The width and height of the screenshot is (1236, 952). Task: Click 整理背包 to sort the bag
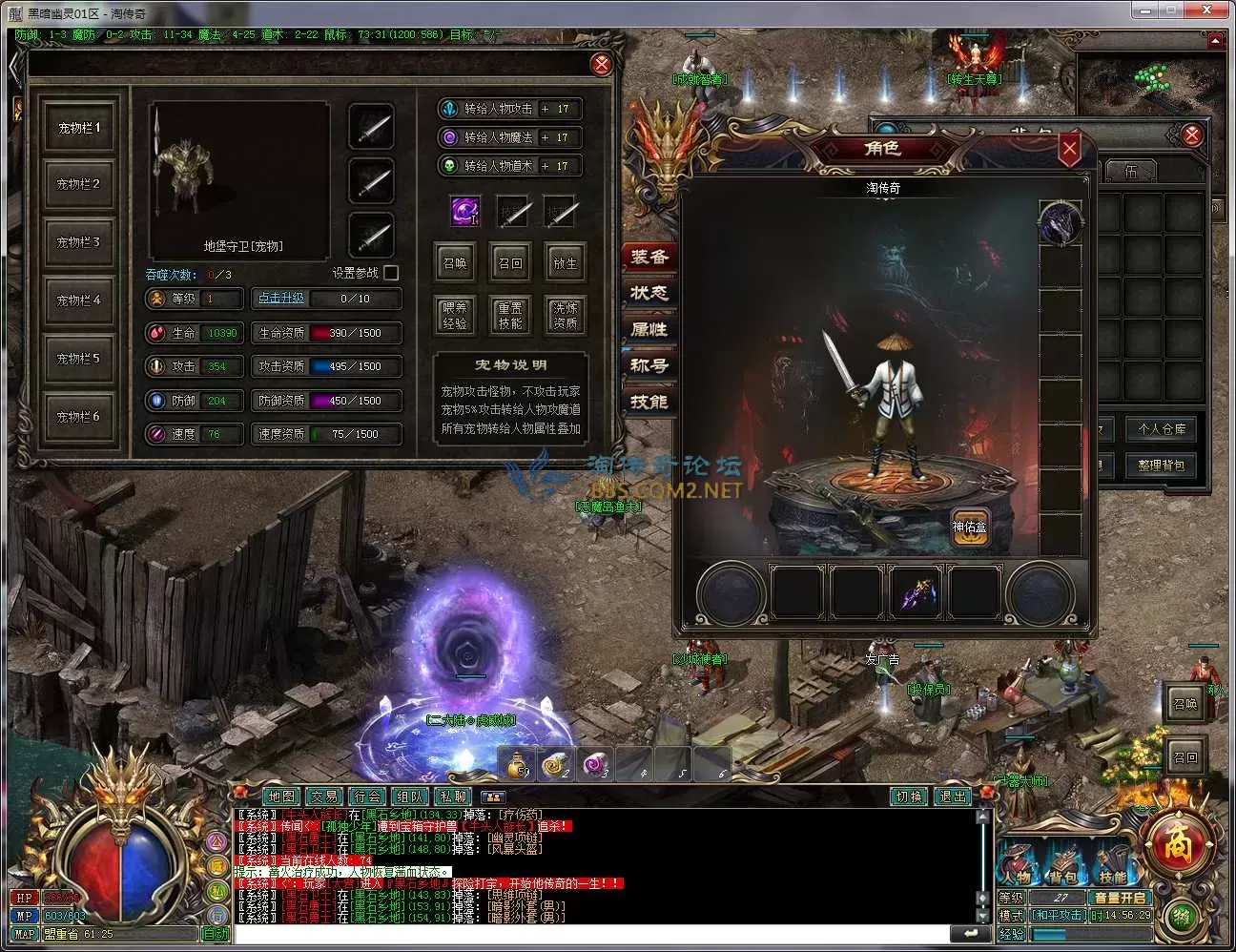1161,466
